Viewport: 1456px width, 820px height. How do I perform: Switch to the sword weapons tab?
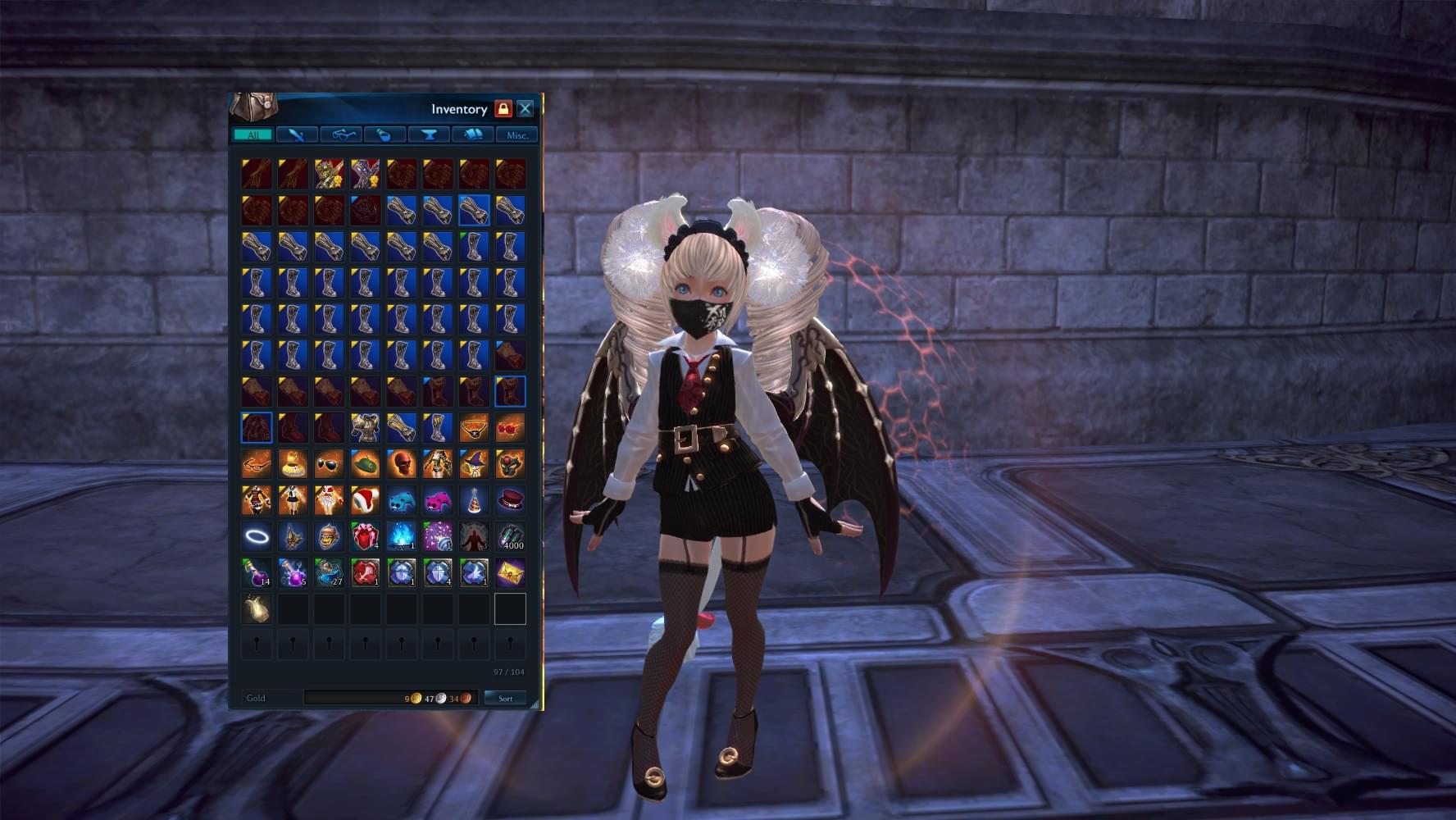click(297, 134)
